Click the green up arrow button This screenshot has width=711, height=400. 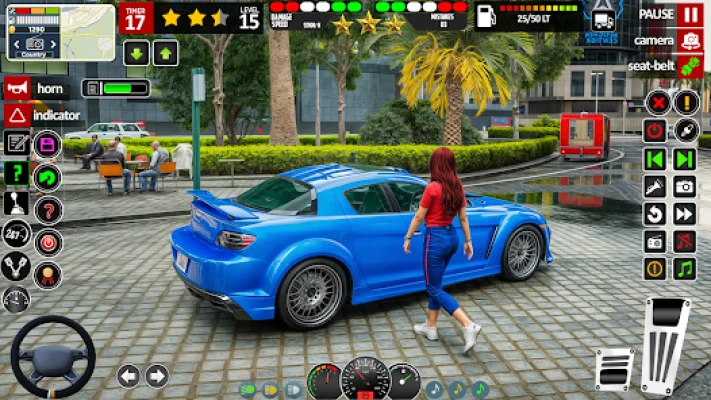pyautogui.click(x=166, y=53)
